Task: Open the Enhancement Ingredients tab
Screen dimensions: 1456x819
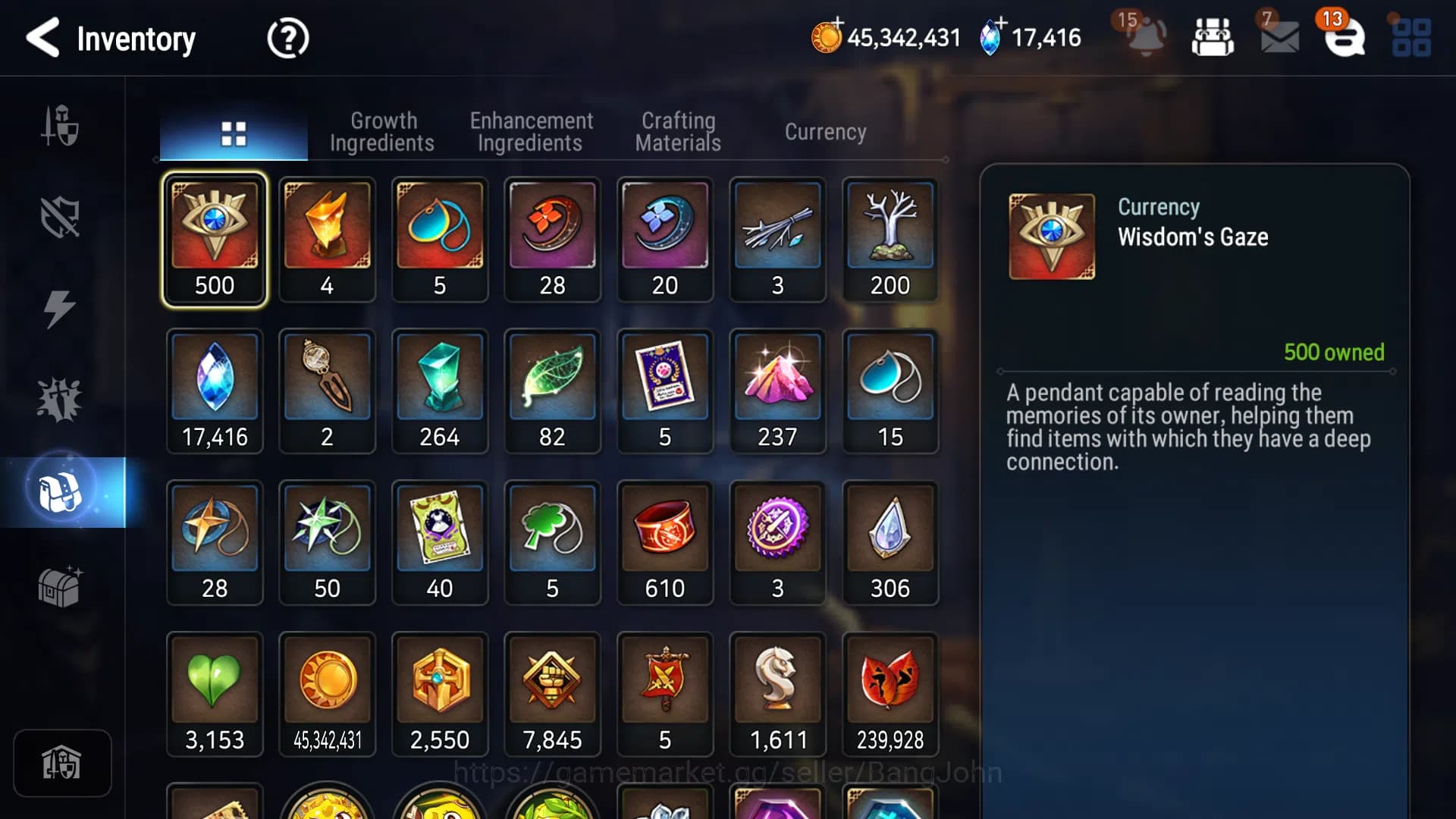Action: click(x=532, y=132)
